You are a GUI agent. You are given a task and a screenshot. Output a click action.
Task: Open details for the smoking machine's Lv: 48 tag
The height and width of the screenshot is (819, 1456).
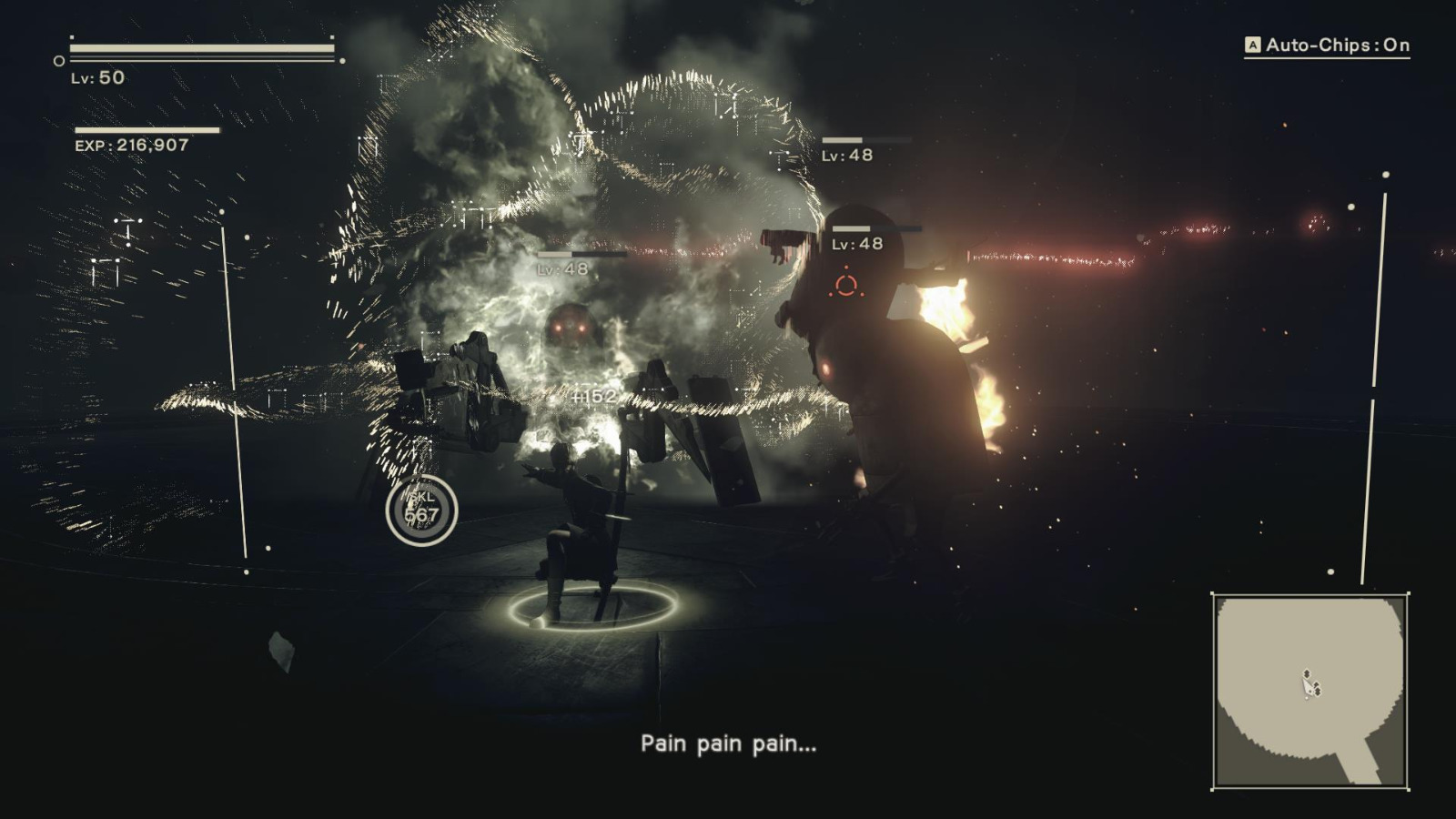coord(561,268)
